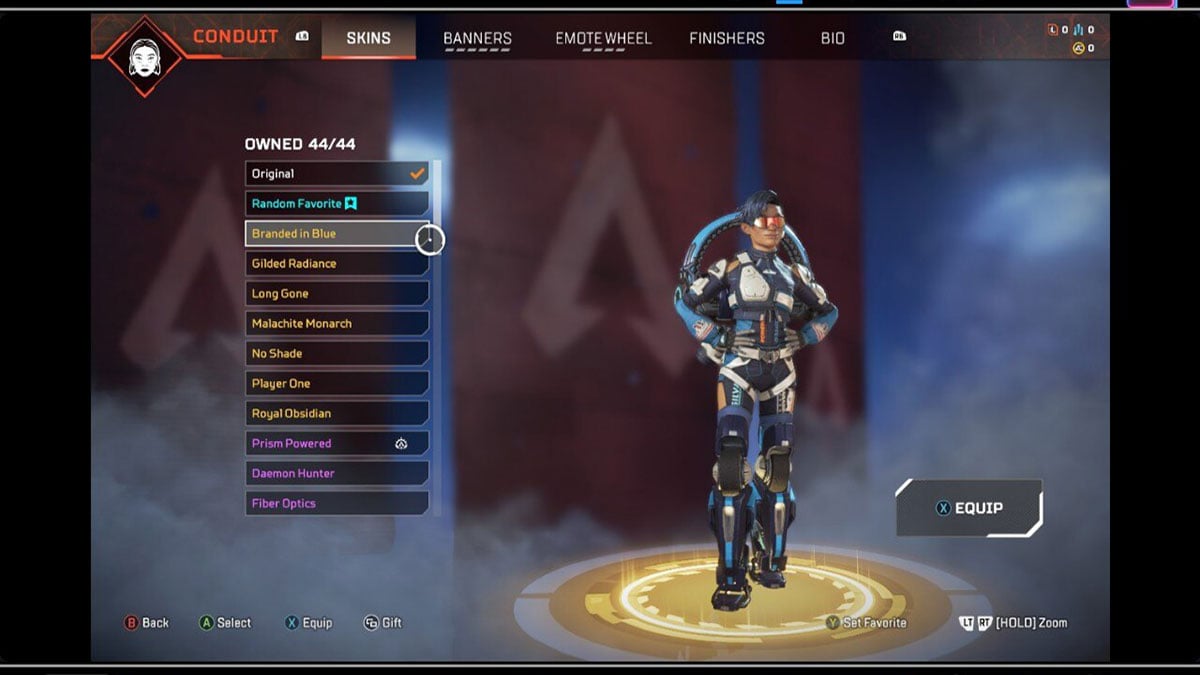Preview the Gilded Radiance skin
This screenshot has height=675, width=1200.
(337, 264)
